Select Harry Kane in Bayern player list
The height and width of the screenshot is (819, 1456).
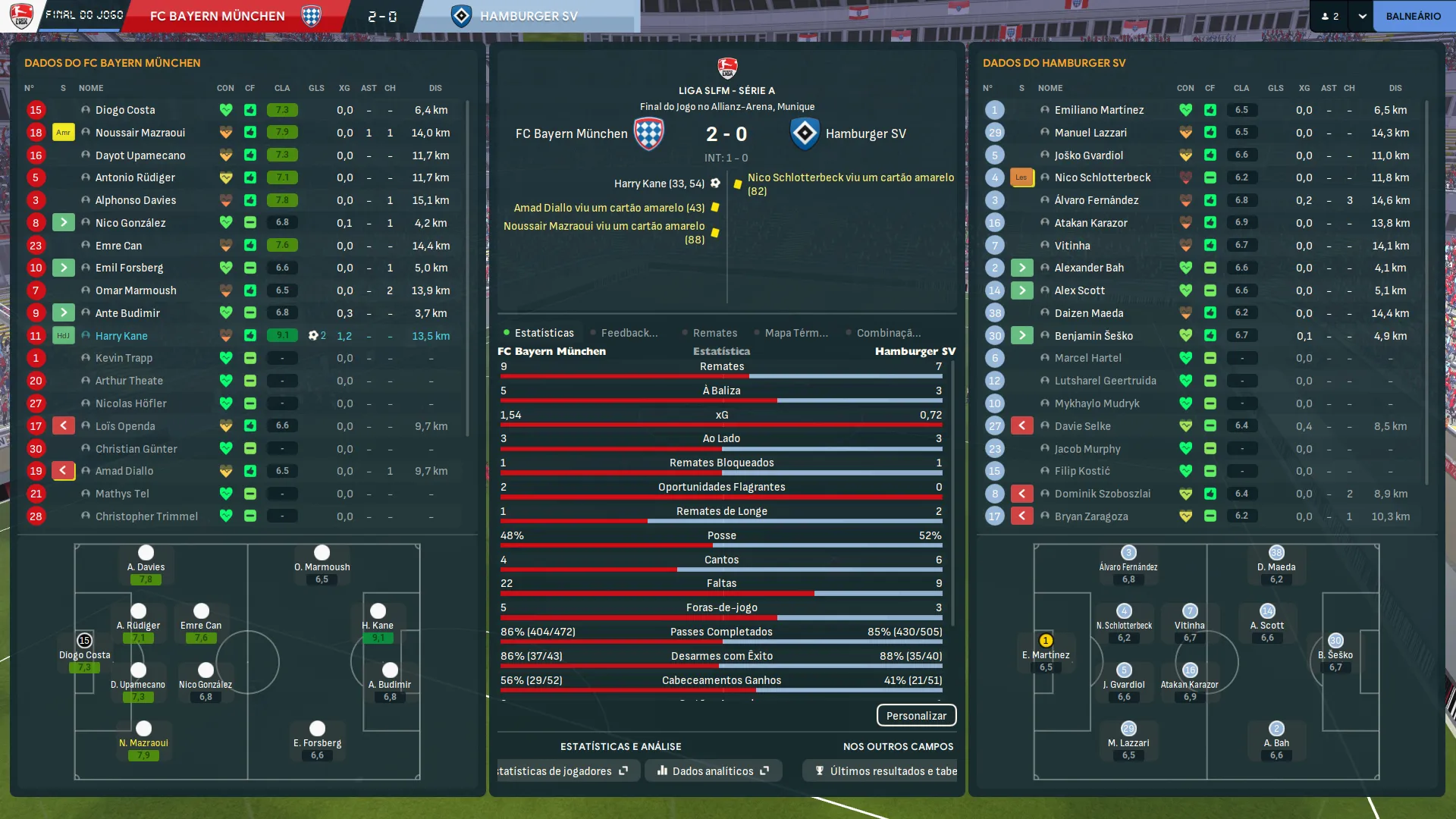(x=121, y=336)
